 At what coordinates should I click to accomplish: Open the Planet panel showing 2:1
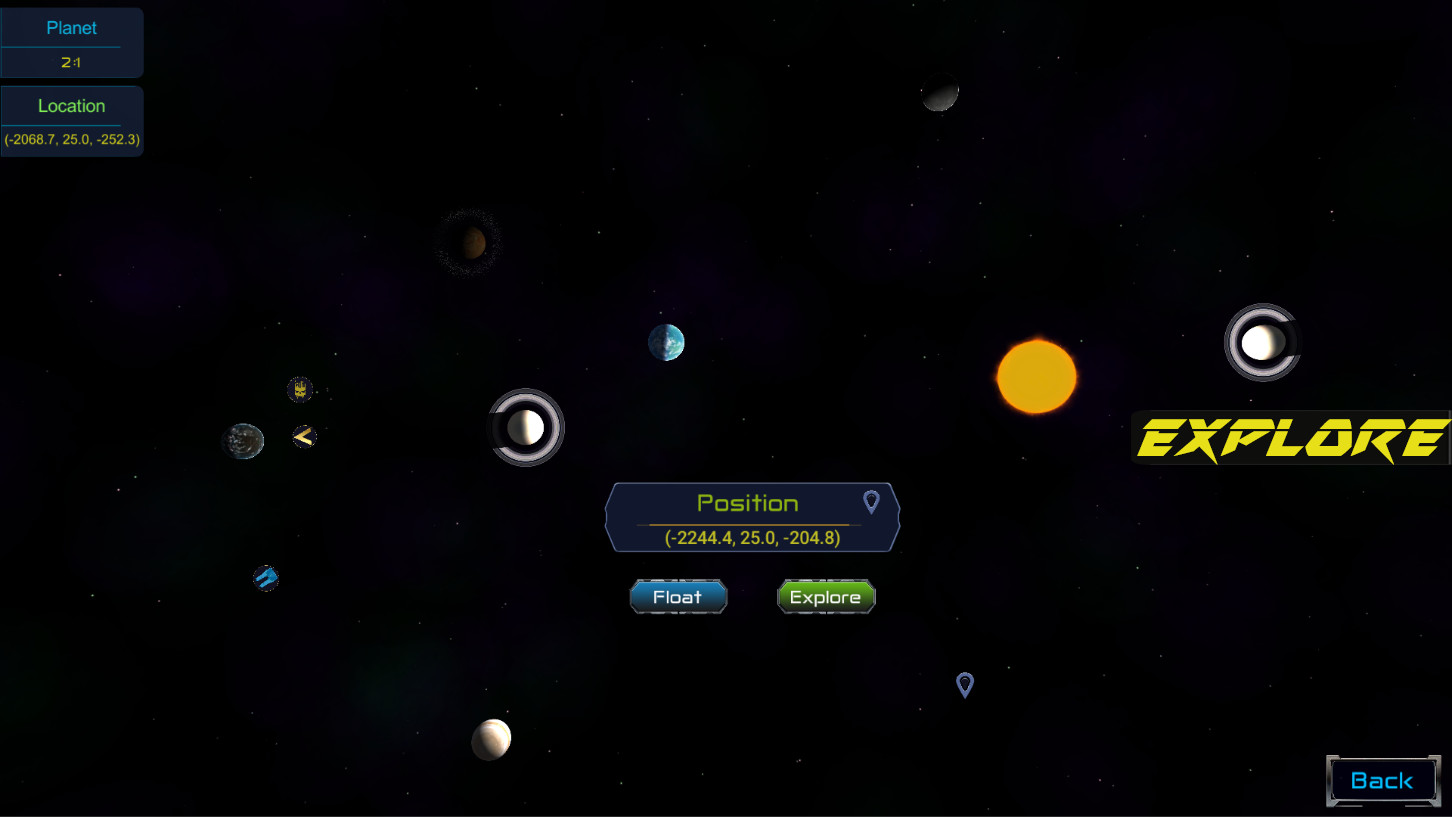(x=71, y=42)
